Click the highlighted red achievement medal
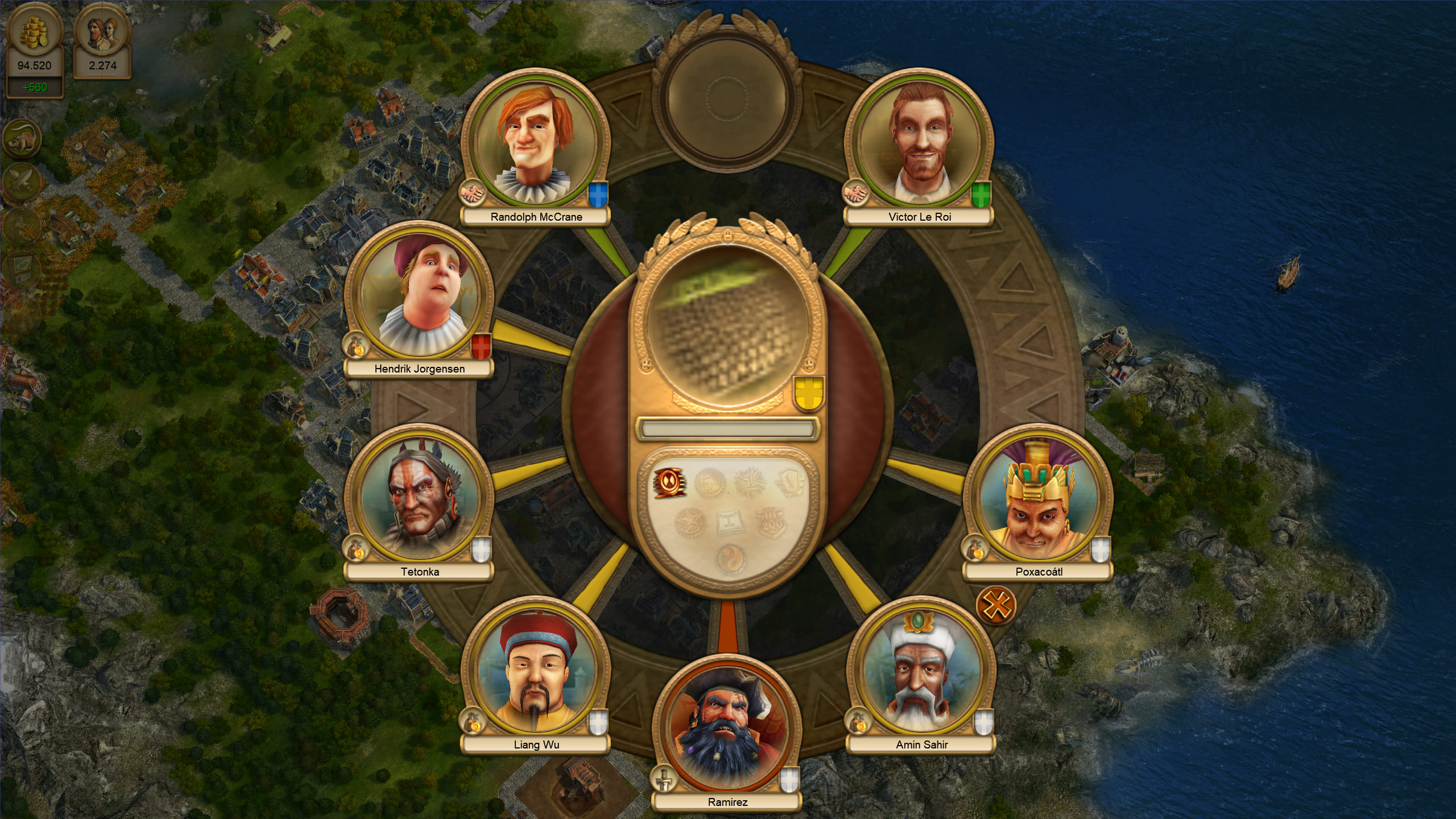1456x819 pixels. coord(669,483)
